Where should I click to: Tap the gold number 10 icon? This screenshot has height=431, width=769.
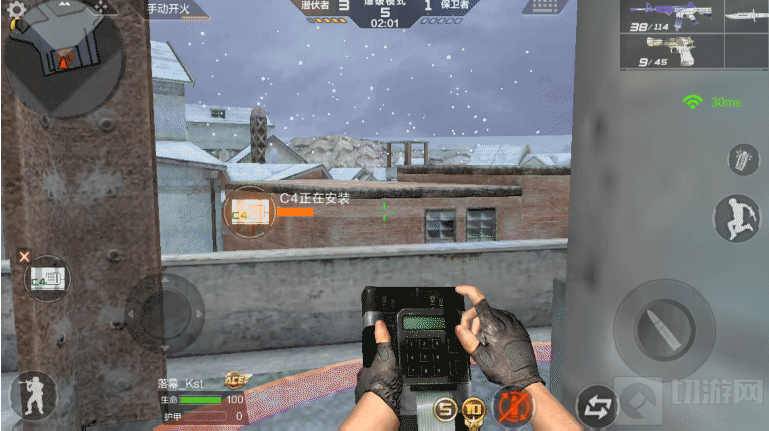coord(474,410)
